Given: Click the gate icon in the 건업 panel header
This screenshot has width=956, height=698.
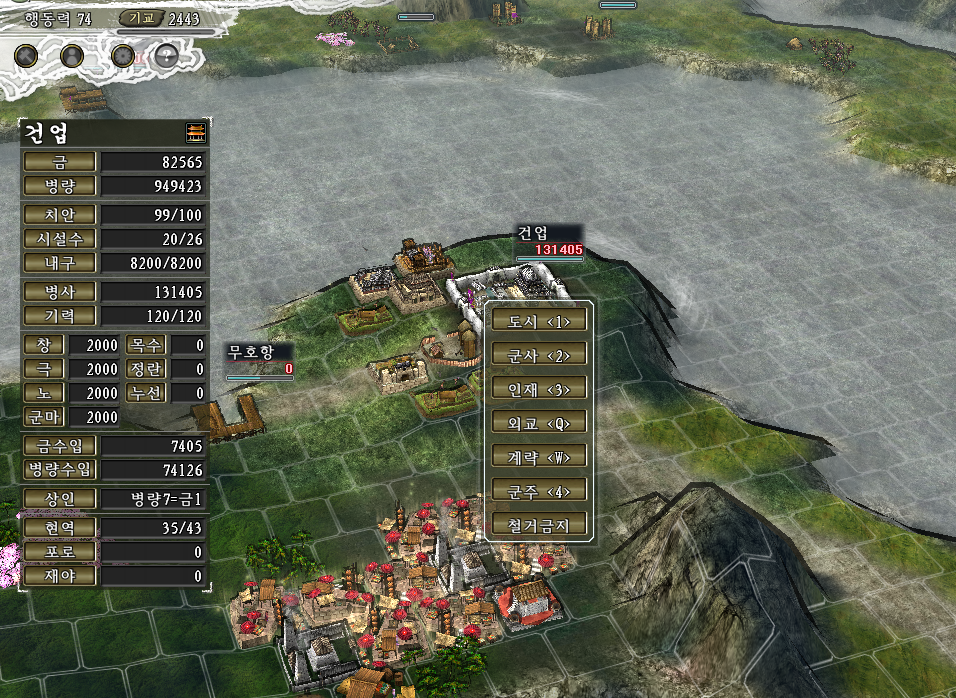Looking at the screenshot, I should (195, 133).
